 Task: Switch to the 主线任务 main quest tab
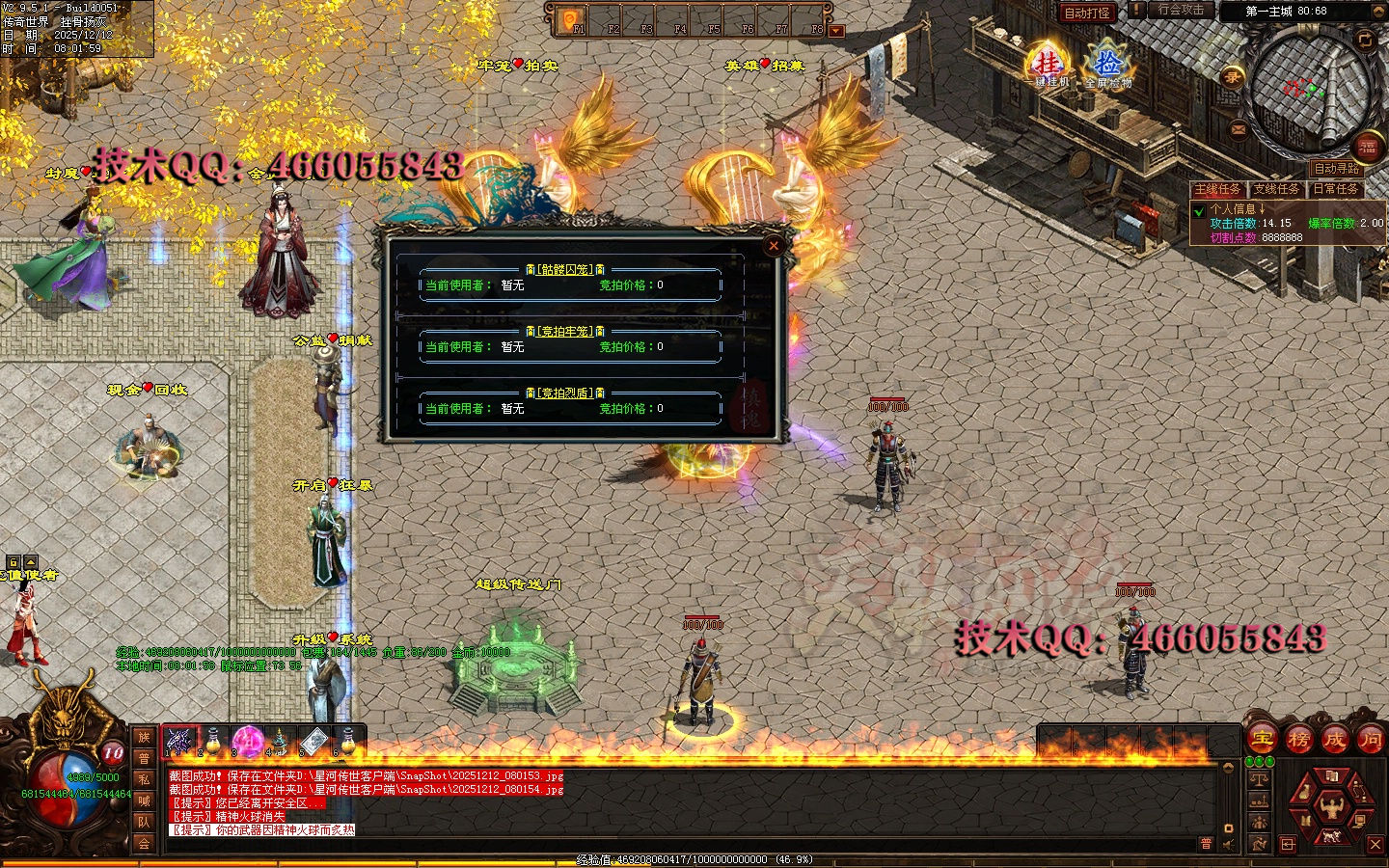coord(1218,189)
